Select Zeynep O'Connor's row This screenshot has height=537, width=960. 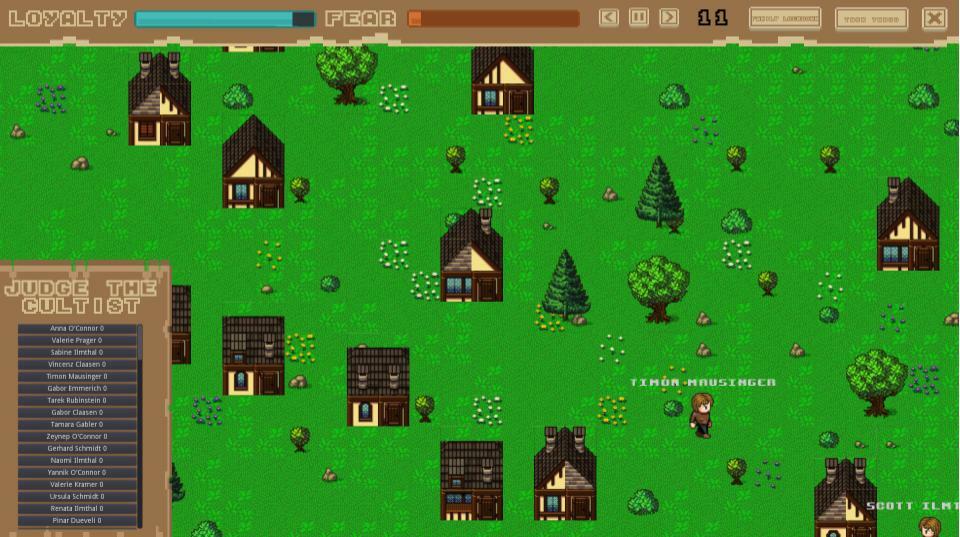tap(78, 437)
